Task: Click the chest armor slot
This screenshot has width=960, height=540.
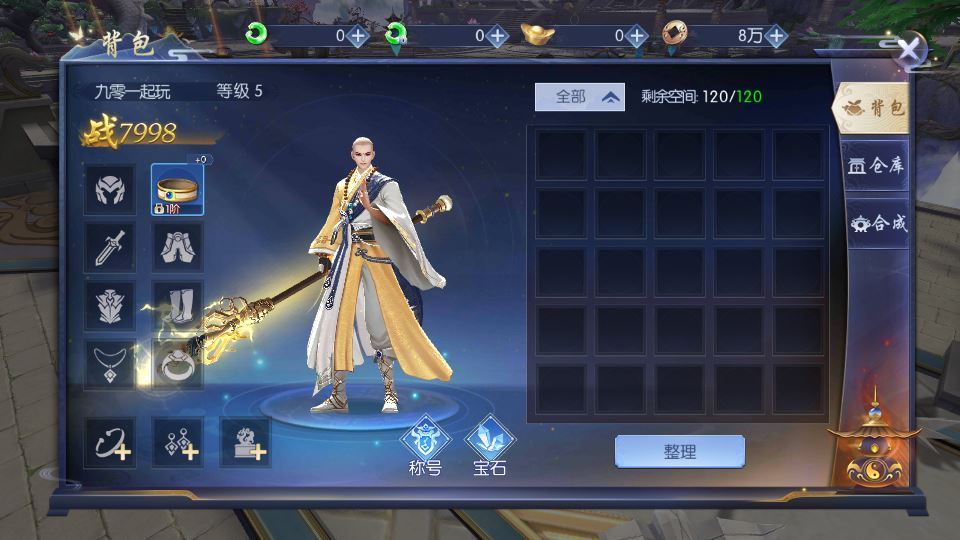Action: coord(110,305)
